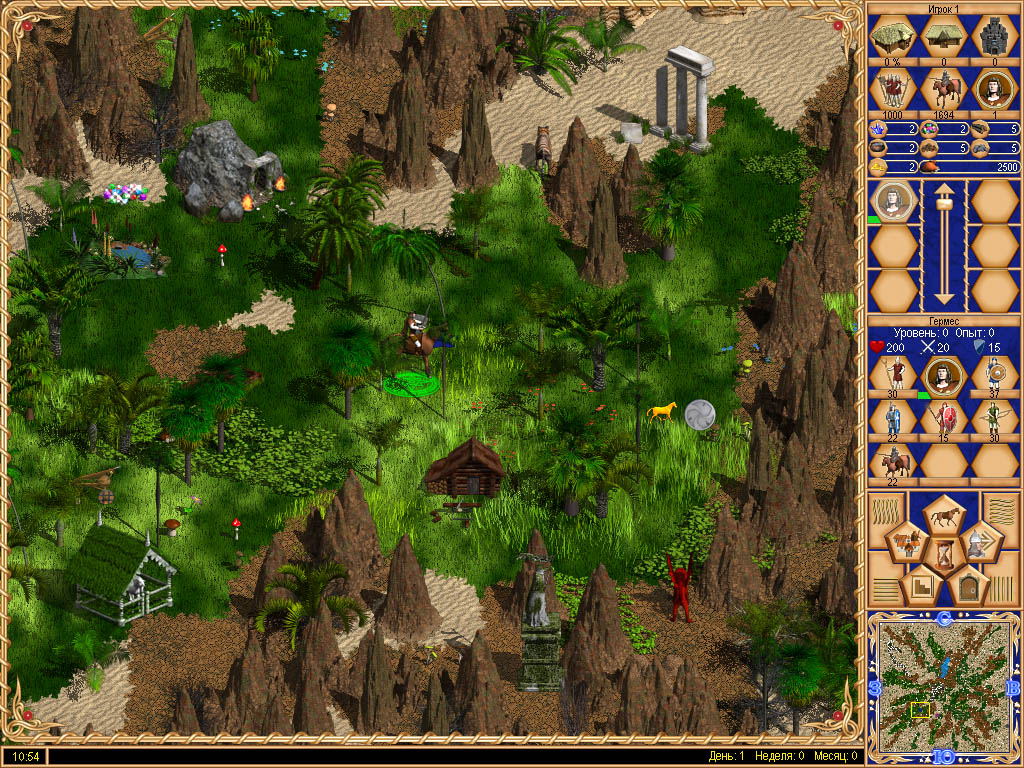Viewport: 1024px width, 768px height.
Task: Click the stone castle icon at top
Action: point(993,38)
